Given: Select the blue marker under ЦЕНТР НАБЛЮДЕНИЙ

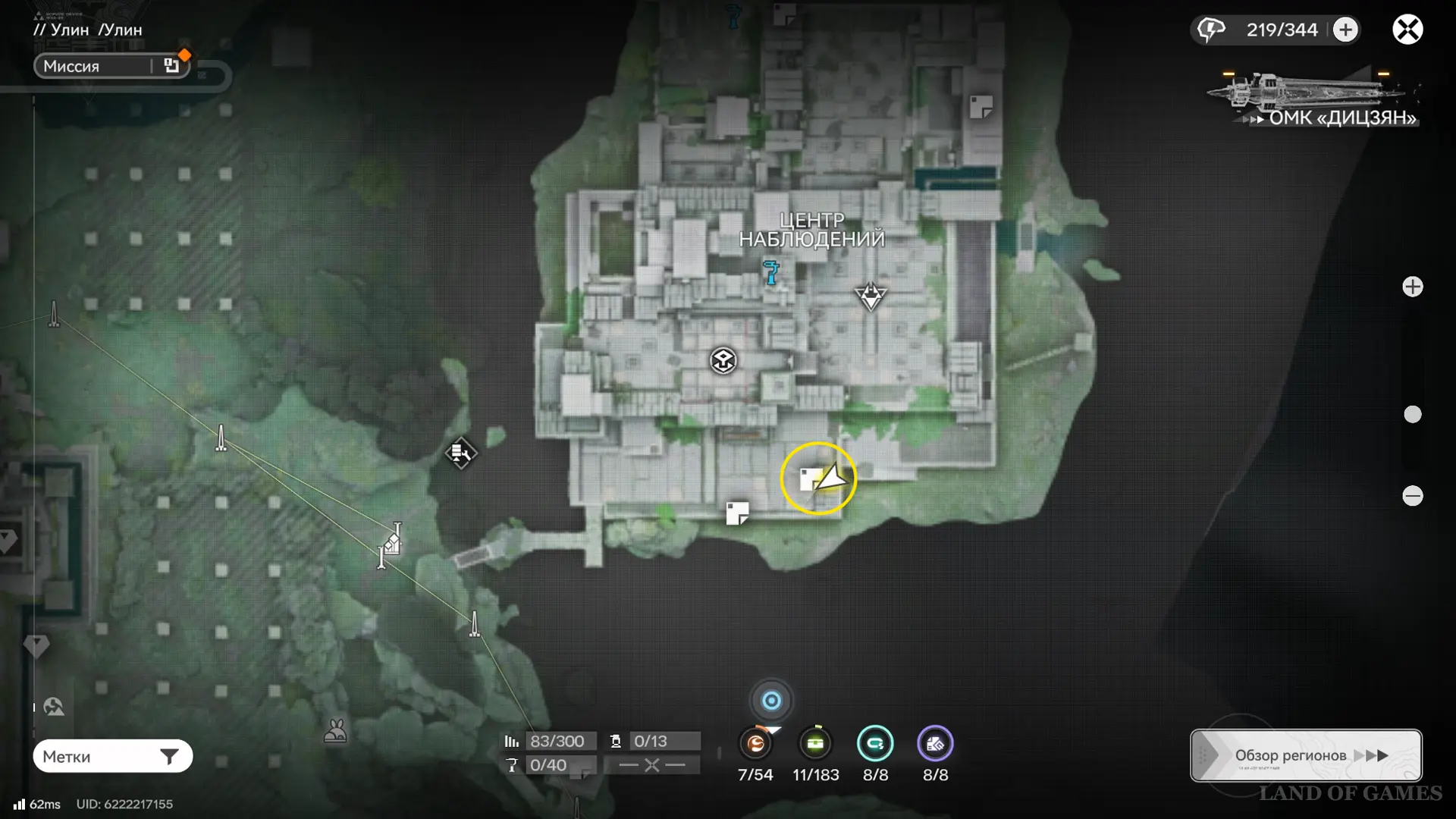Looking at the screenshot, I should point(771,271).
